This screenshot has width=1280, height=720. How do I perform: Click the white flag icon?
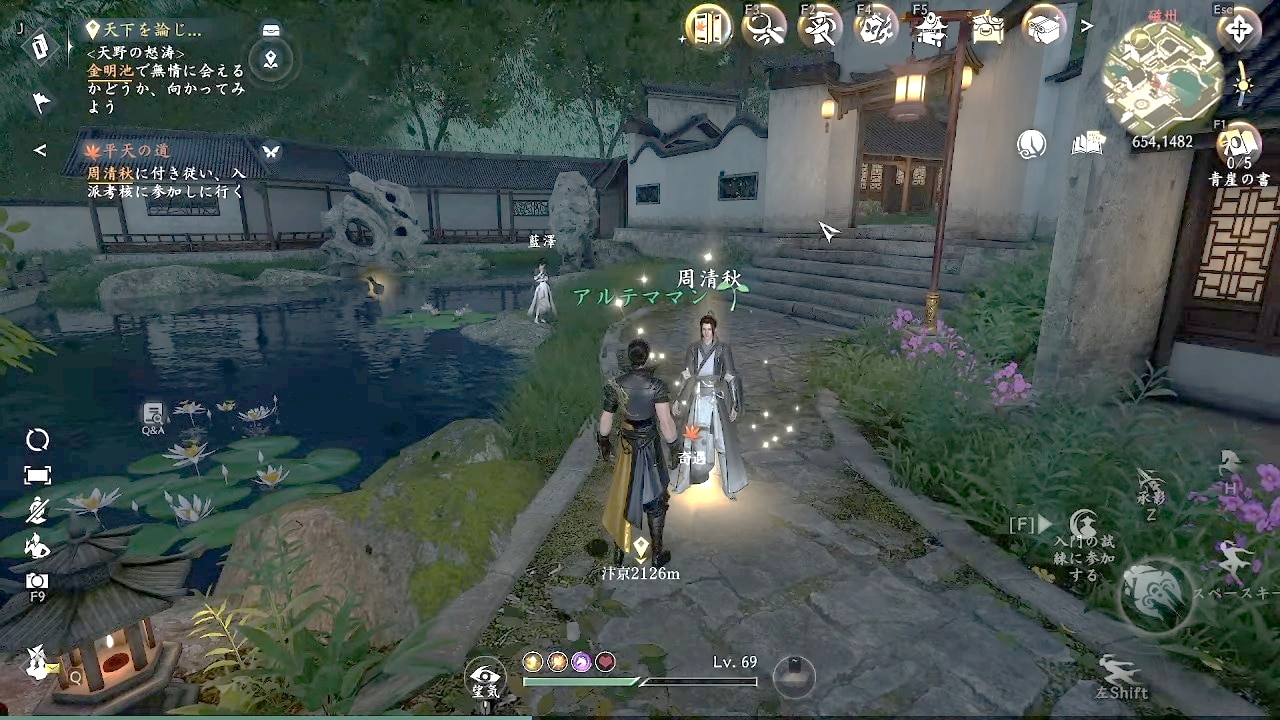(41, 101)
